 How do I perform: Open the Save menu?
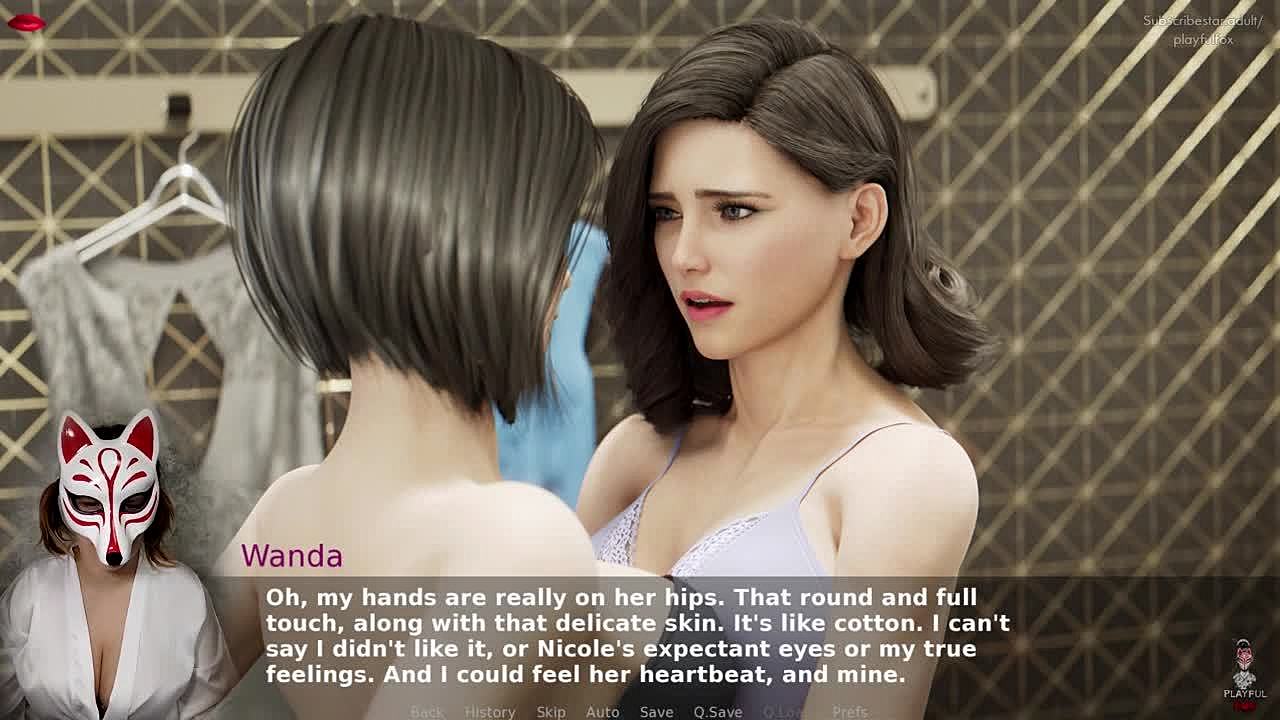point(656,712)
